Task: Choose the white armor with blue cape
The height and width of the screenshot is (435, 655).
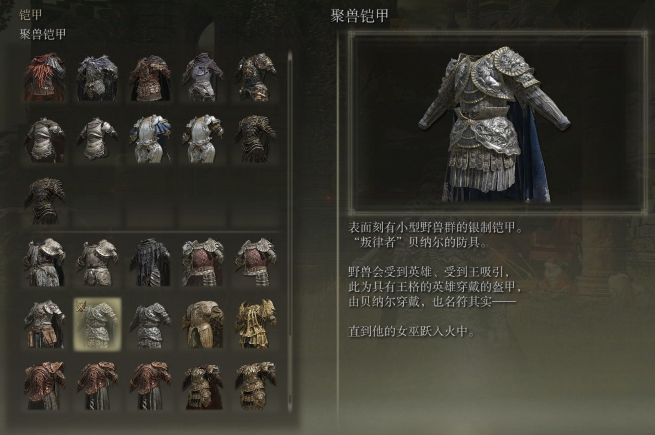Action: click(149, 138)
